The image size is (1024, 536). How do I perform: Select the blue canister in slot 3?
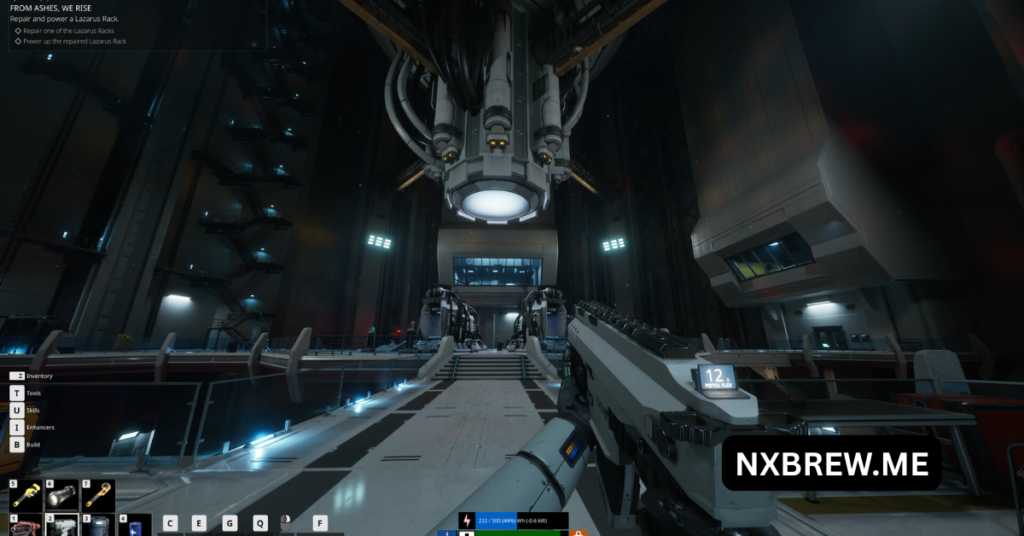98,526
